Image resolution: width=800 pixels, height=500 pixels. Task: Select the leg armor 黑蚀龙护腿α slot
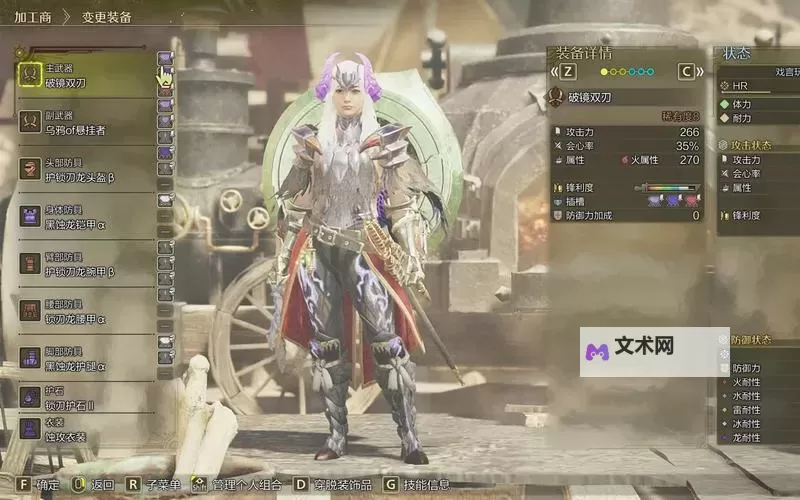click(85, 360)
